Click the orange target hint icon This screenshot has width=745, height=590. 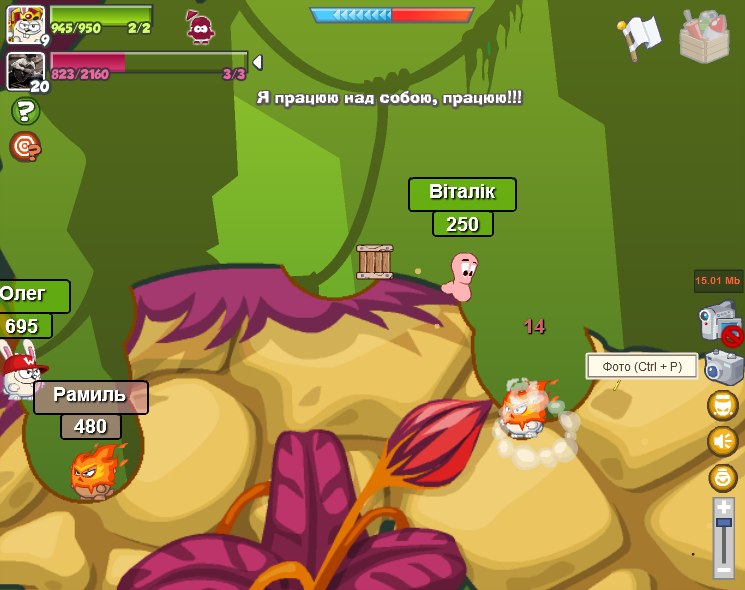click(x=25, y=147)
